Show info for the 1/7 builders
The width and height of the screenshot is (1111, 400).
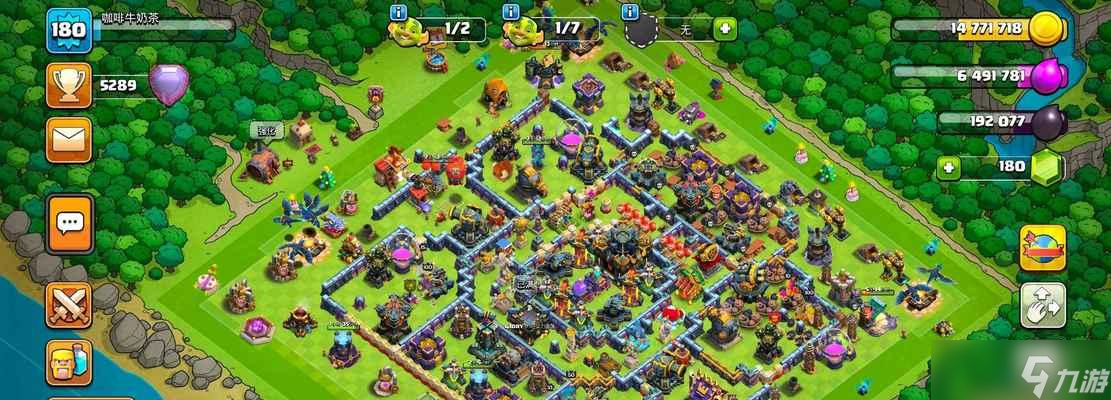click(x=510, y=13)
